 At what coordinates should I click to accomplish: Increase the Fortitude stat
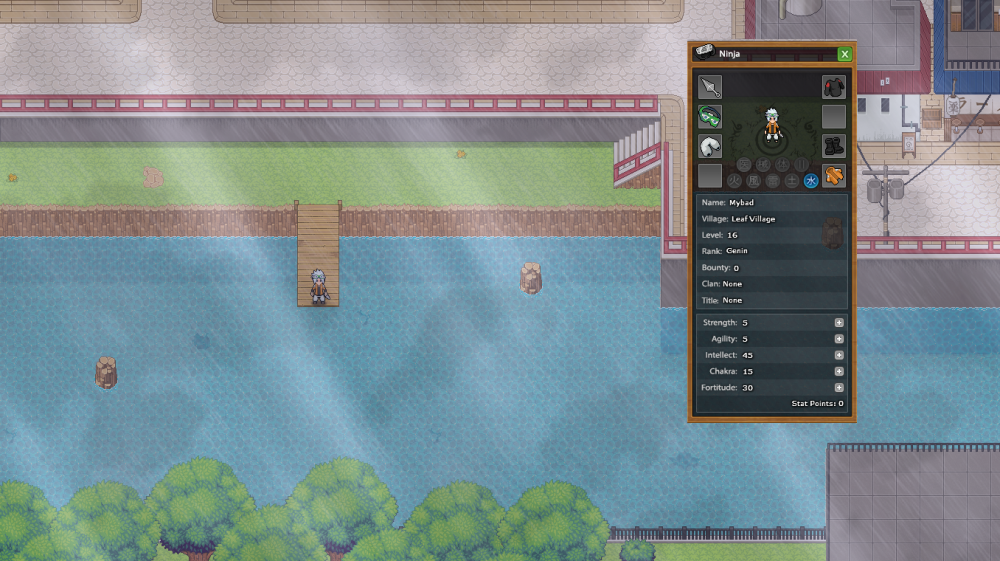tap(839, 387)
